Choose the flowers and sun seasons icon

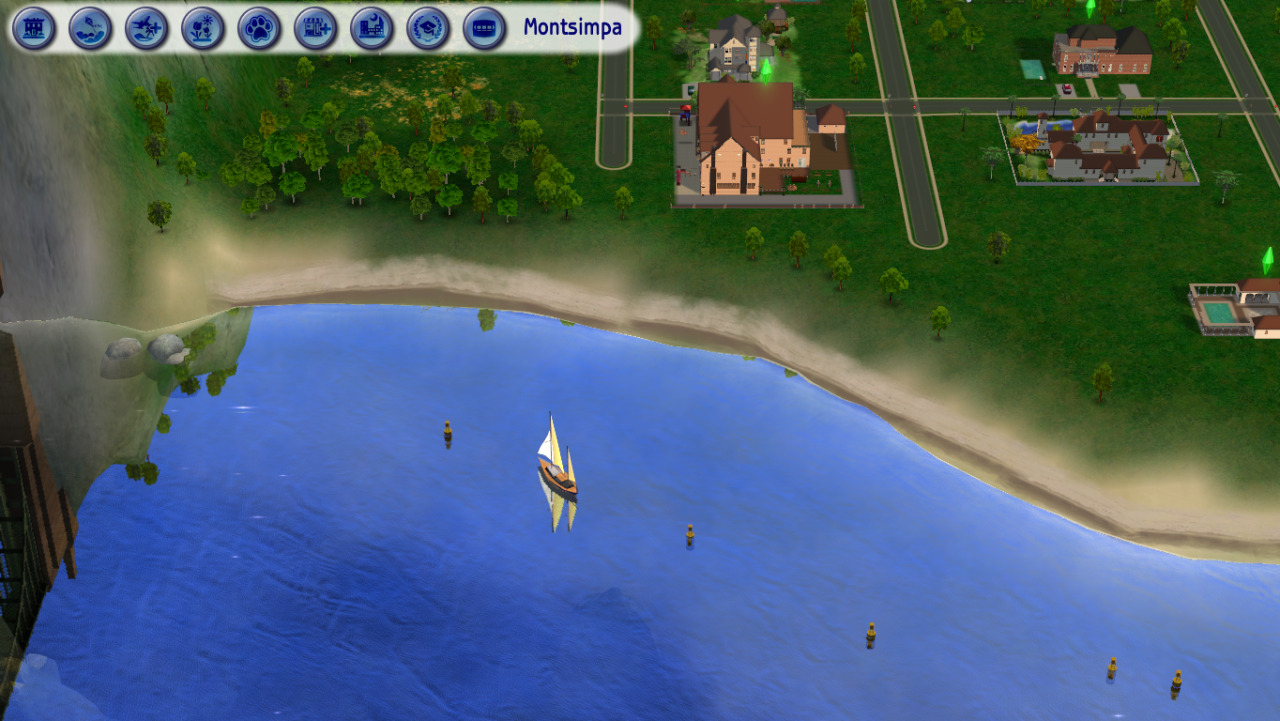[203, 28]
